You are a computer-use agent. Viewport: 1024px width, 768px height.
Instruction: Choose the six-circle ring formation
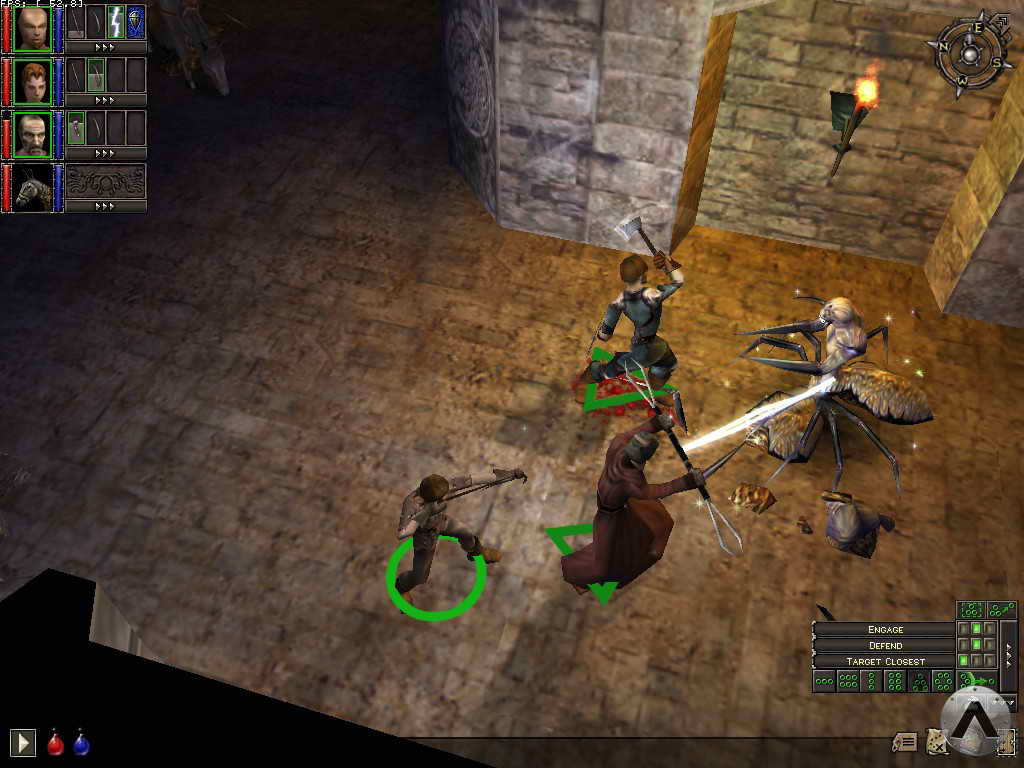click(x=943, y=681)
